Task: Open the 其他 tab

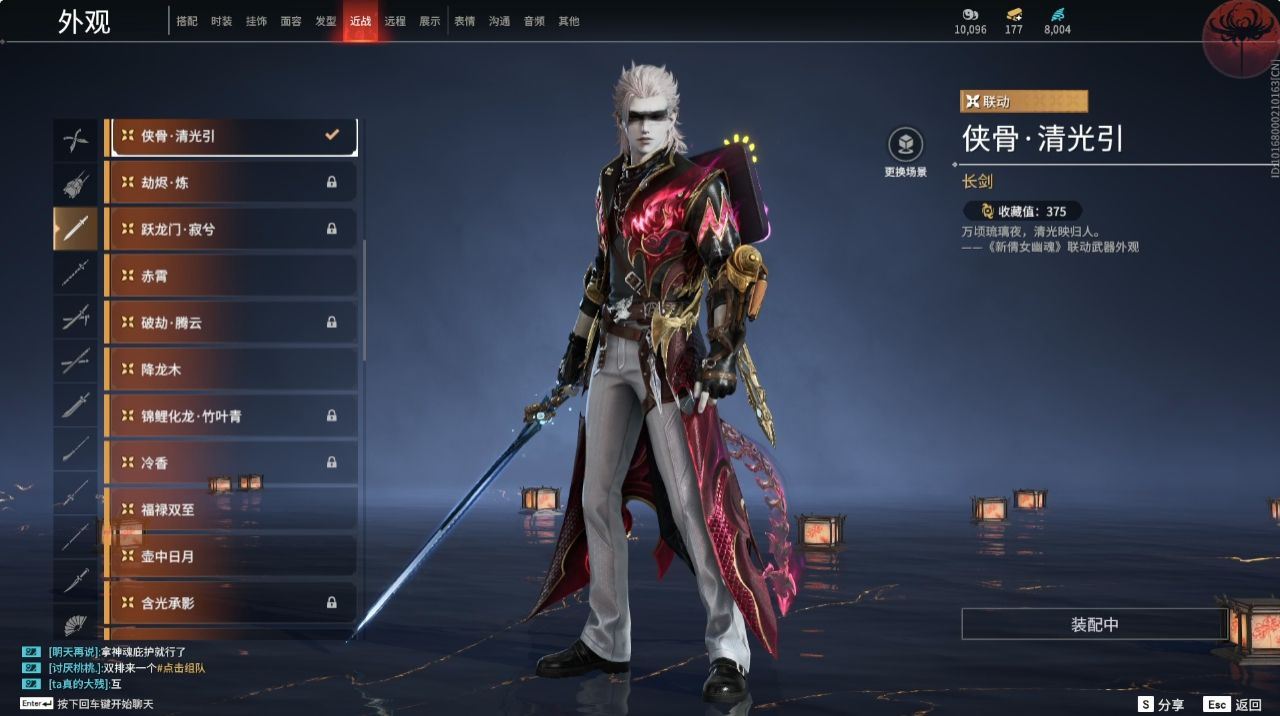Action: click(568, 21)
